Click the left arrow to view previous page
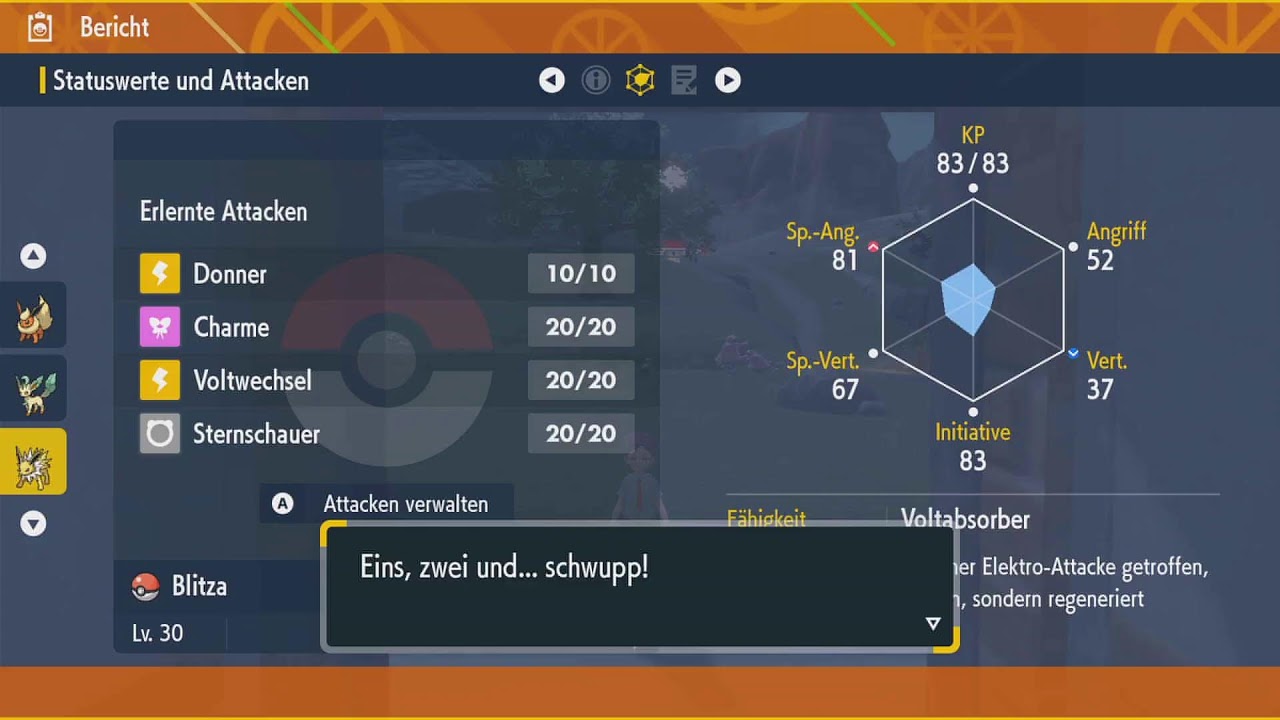Screen dimensions: 1280x720 click(552, 80)
